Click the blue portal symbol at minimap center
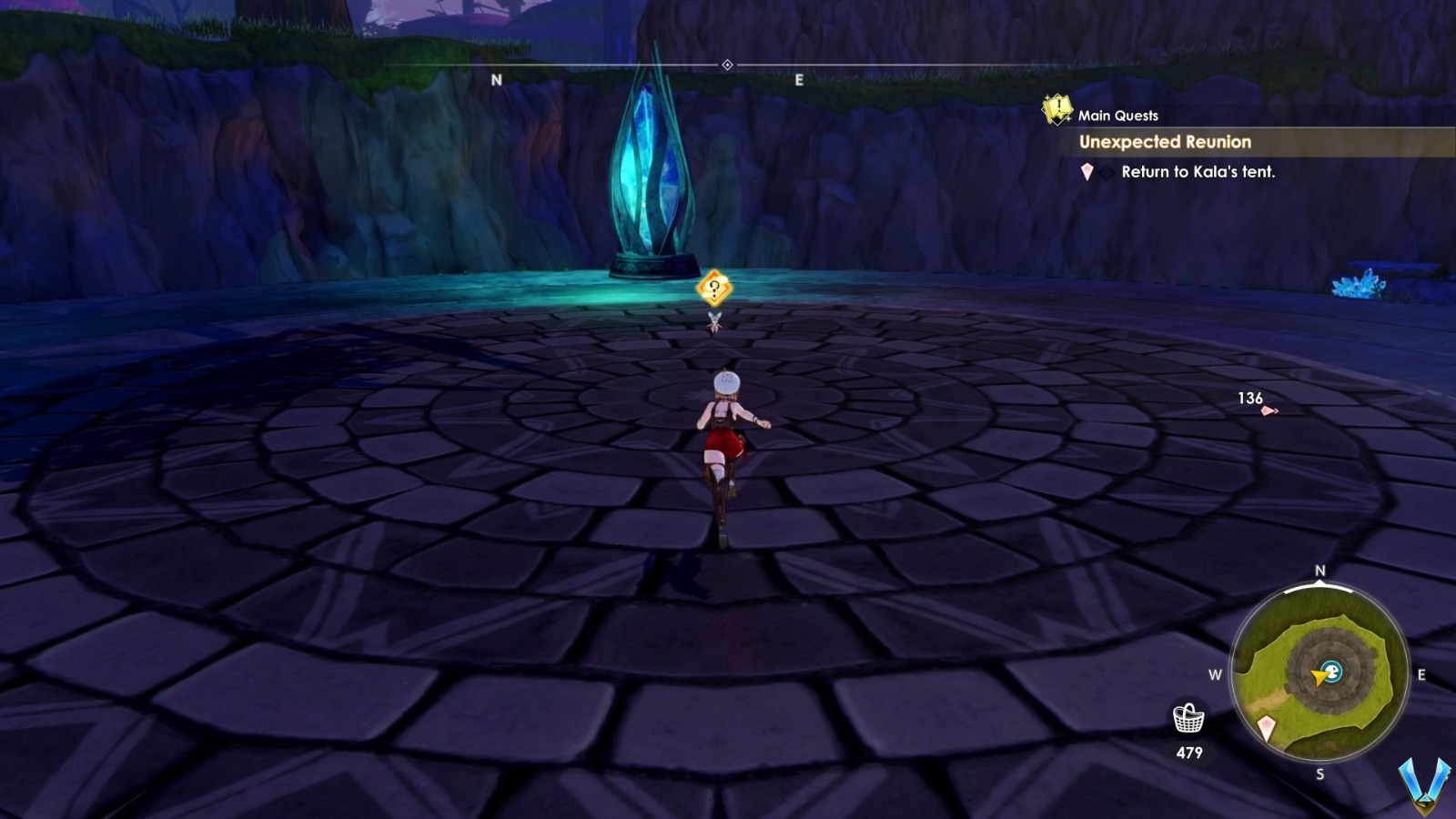This screenshot has width=1456, height=819. tap(1333, 672)
